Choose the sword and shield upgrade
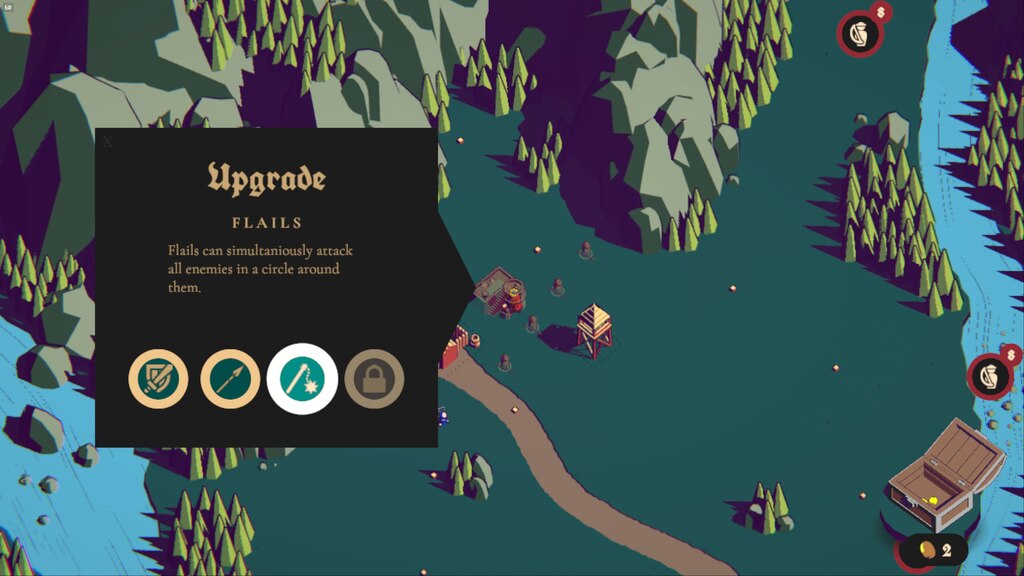Screen dimensions: 1024x576 click(158, 379)
